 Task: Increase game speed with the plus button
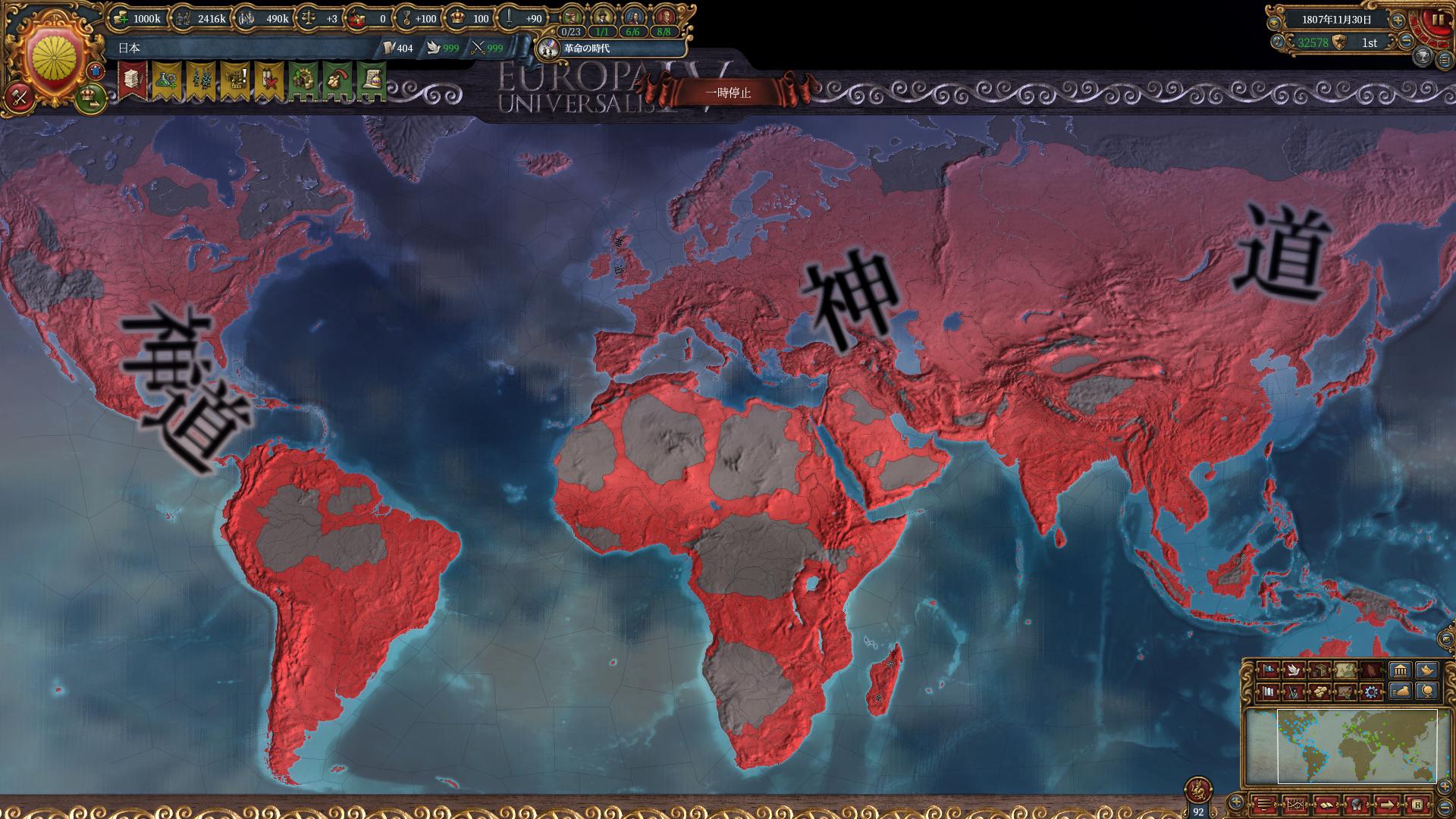tap(1398, 20)
